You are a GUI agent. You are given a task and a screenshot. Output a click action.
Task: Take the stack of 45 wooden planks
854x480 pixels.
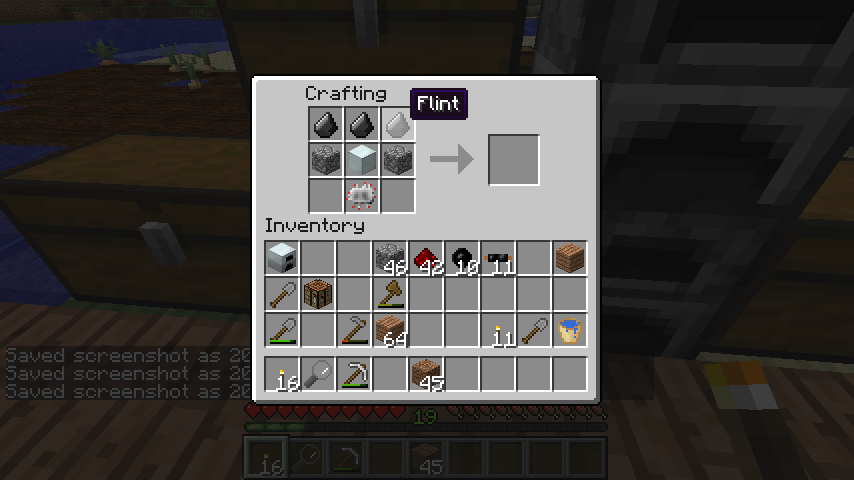[427, 374]
